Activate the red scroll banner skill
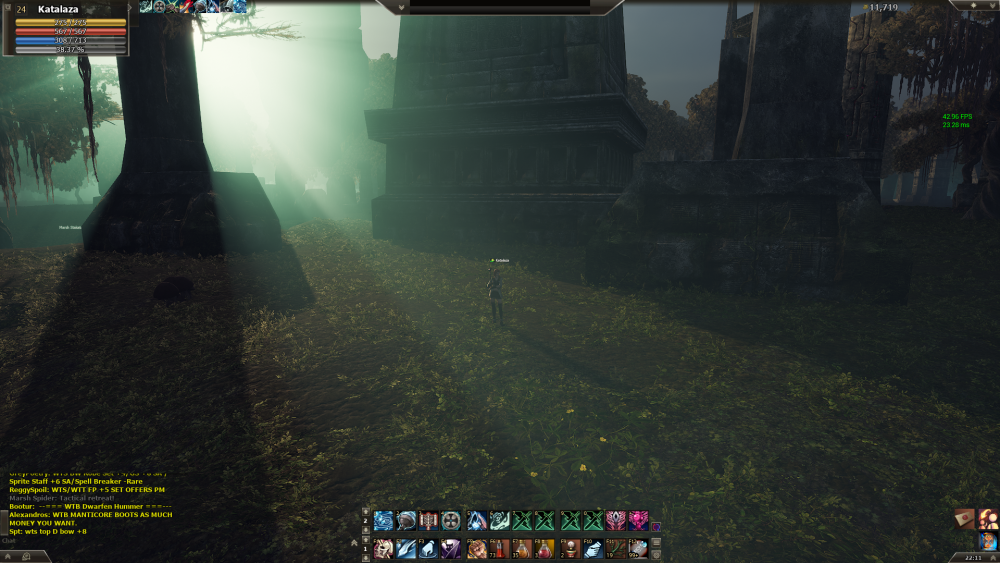 (x=429, y=520)
